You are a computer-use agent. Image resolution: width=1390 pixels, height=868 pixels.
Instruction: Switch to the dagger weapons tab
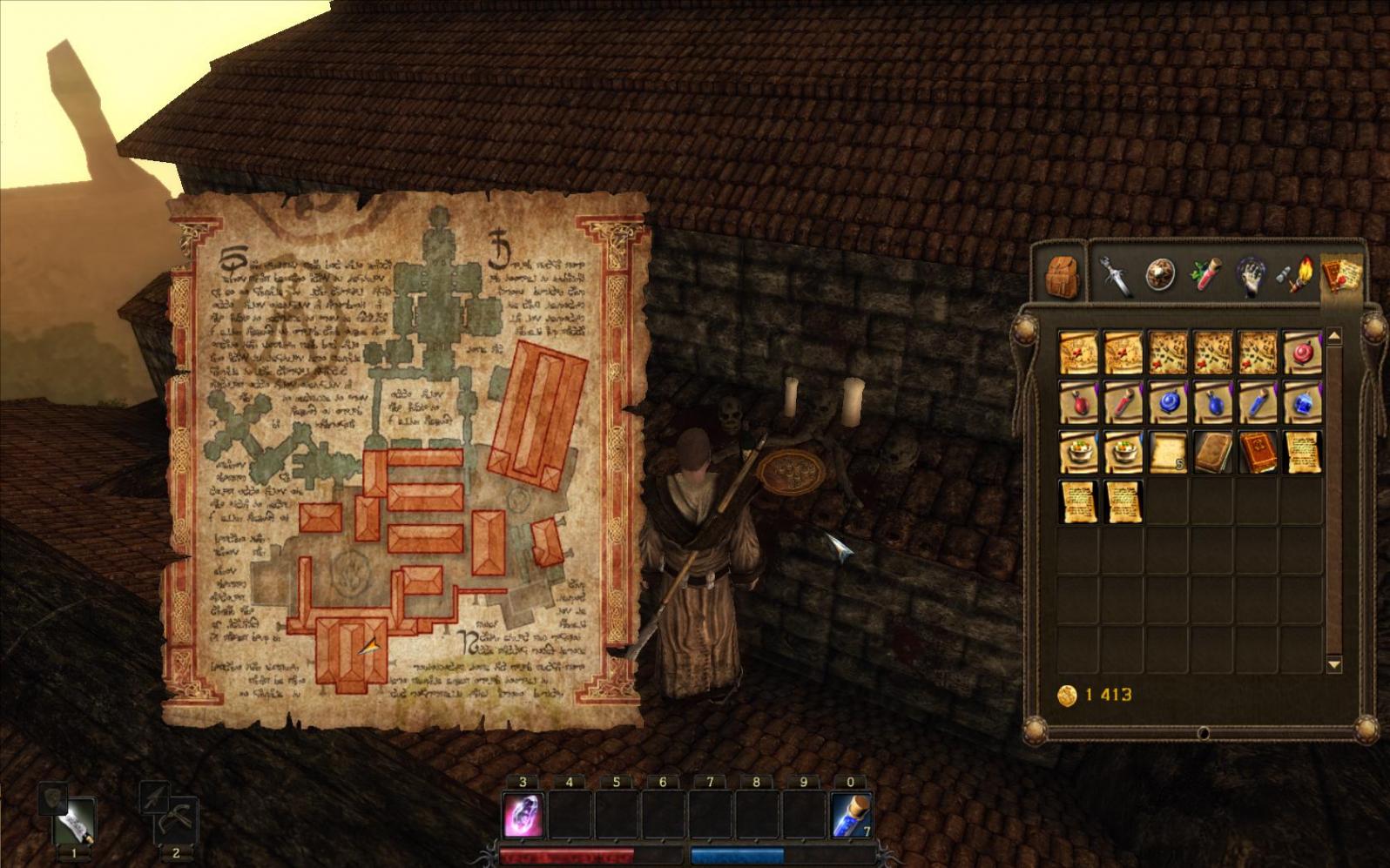(x=1115, y=273)
